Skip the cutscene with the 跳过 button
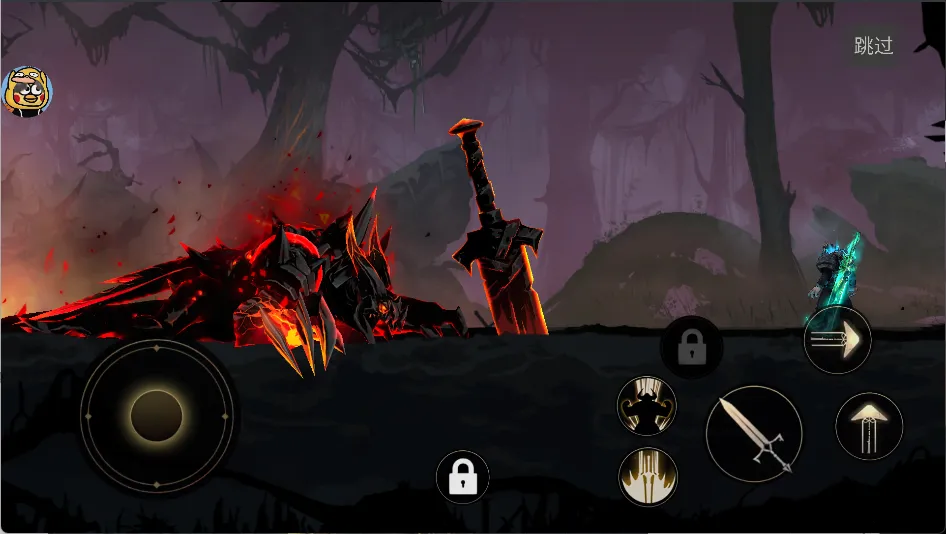The width and height of the screenshot is (946, 534). point(873,46)
